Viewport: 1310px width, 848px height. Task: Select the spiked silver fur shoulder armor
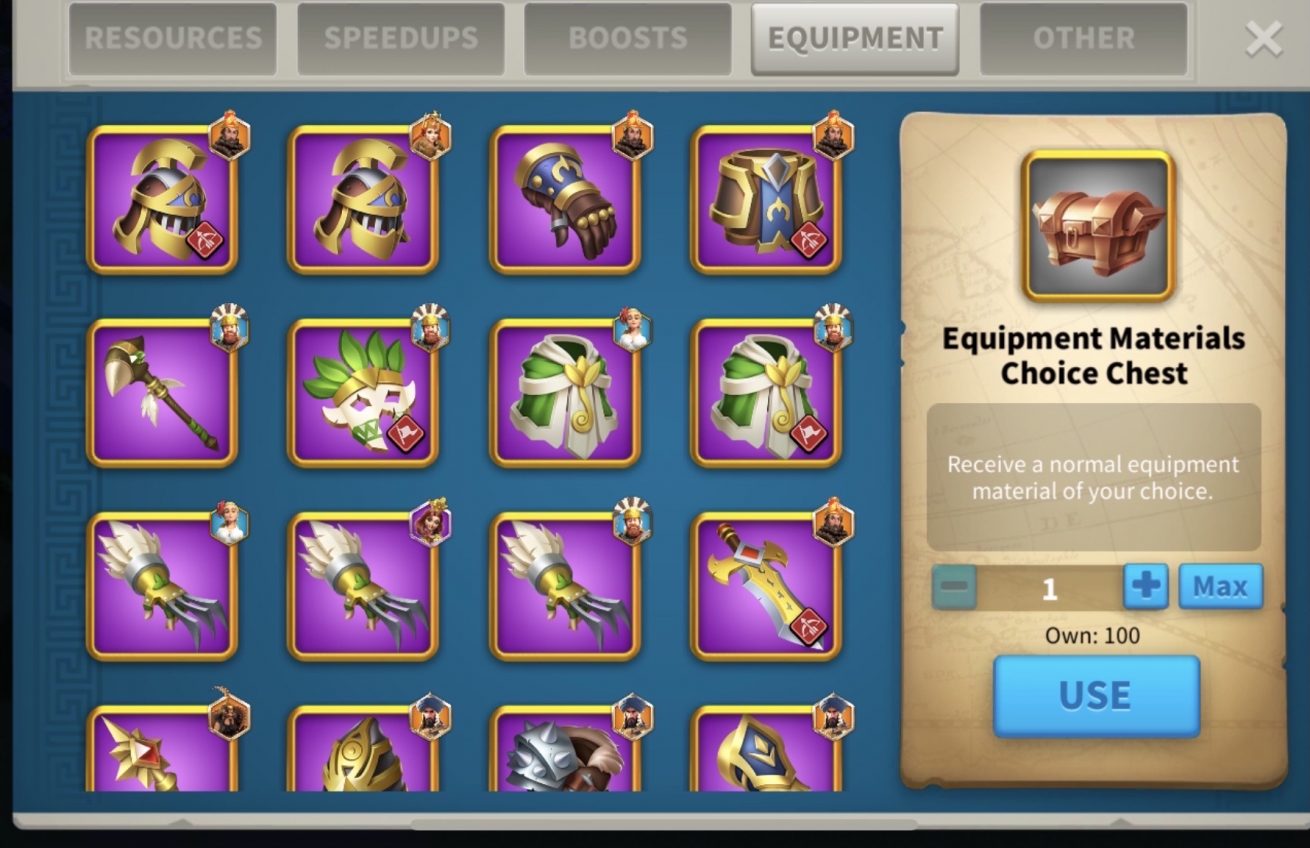[x=564, y=750]
